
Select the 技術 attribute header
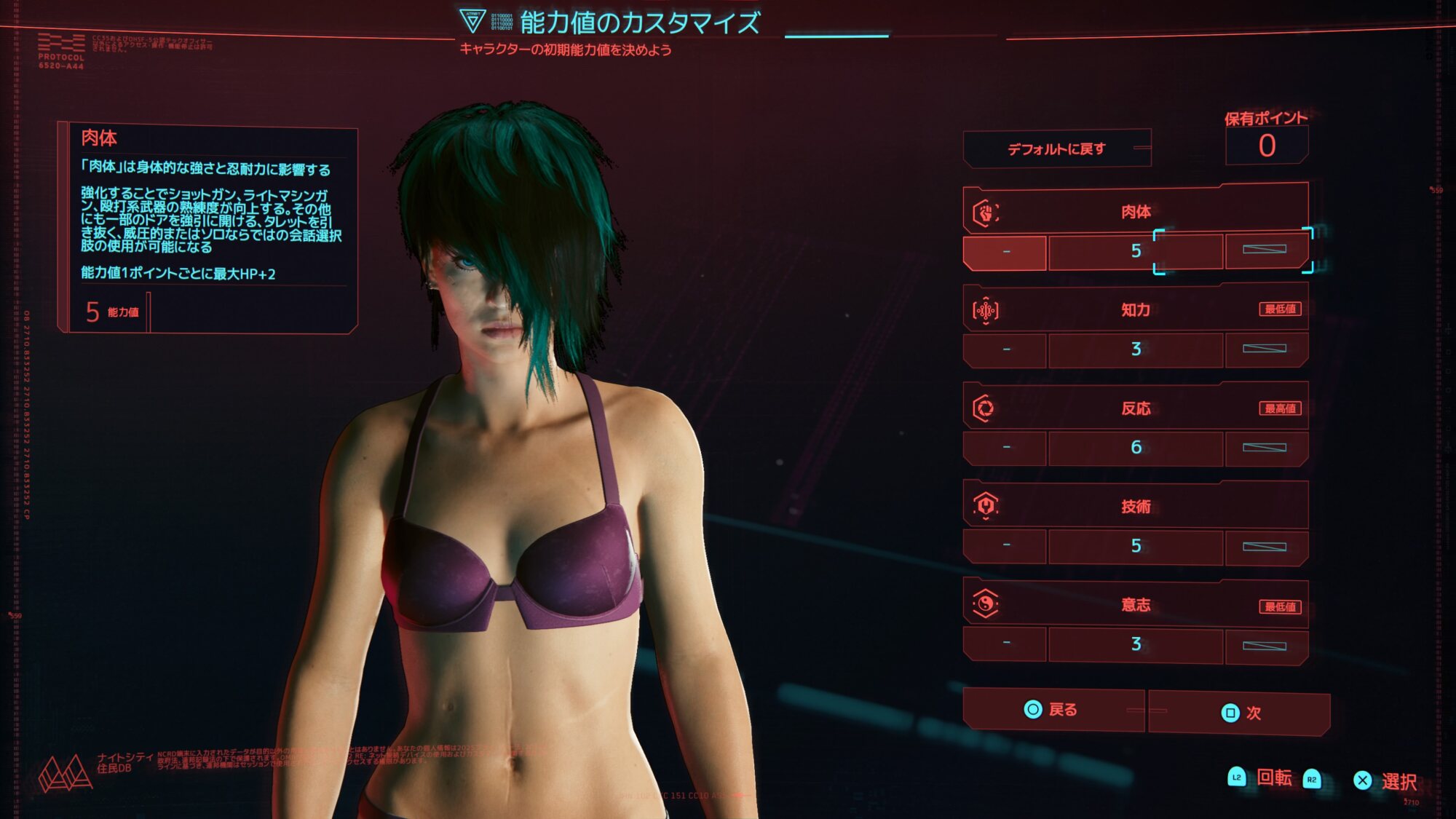tap(1135, 507)
